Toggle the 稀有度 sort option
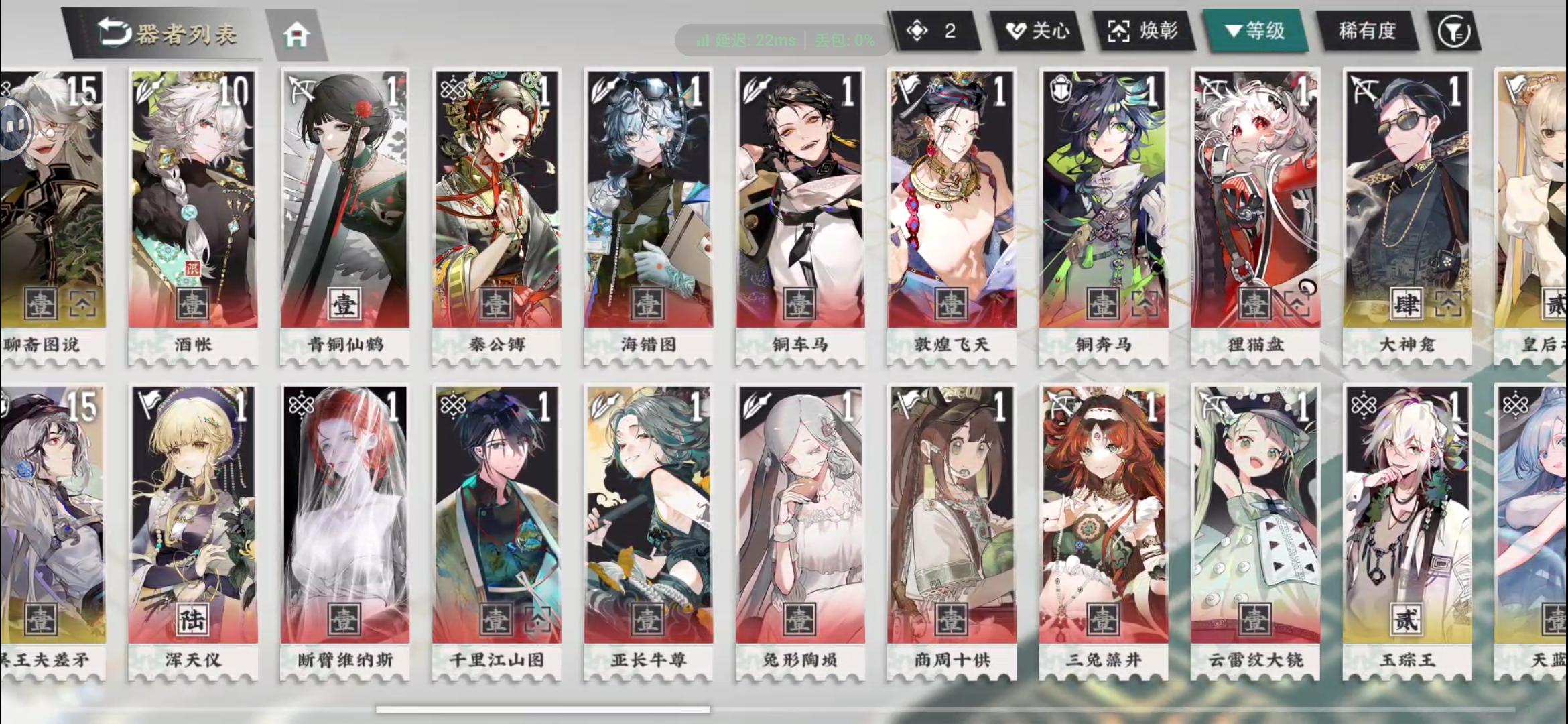 coord(1367,31)
